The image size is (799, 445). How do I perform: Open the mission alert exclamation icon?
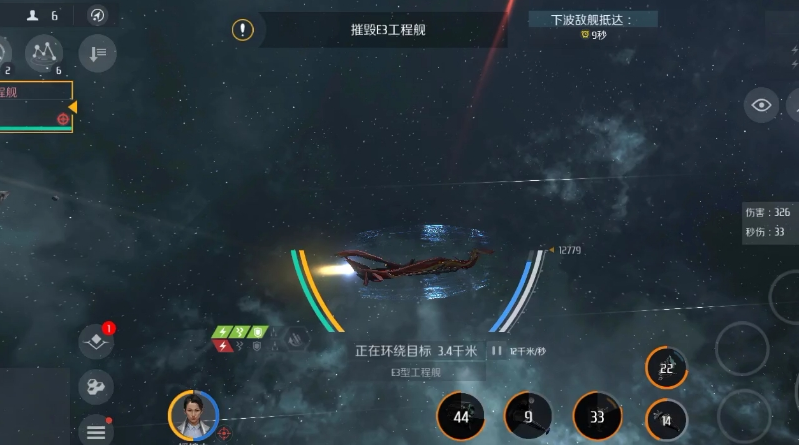click(x=243, y=29)
